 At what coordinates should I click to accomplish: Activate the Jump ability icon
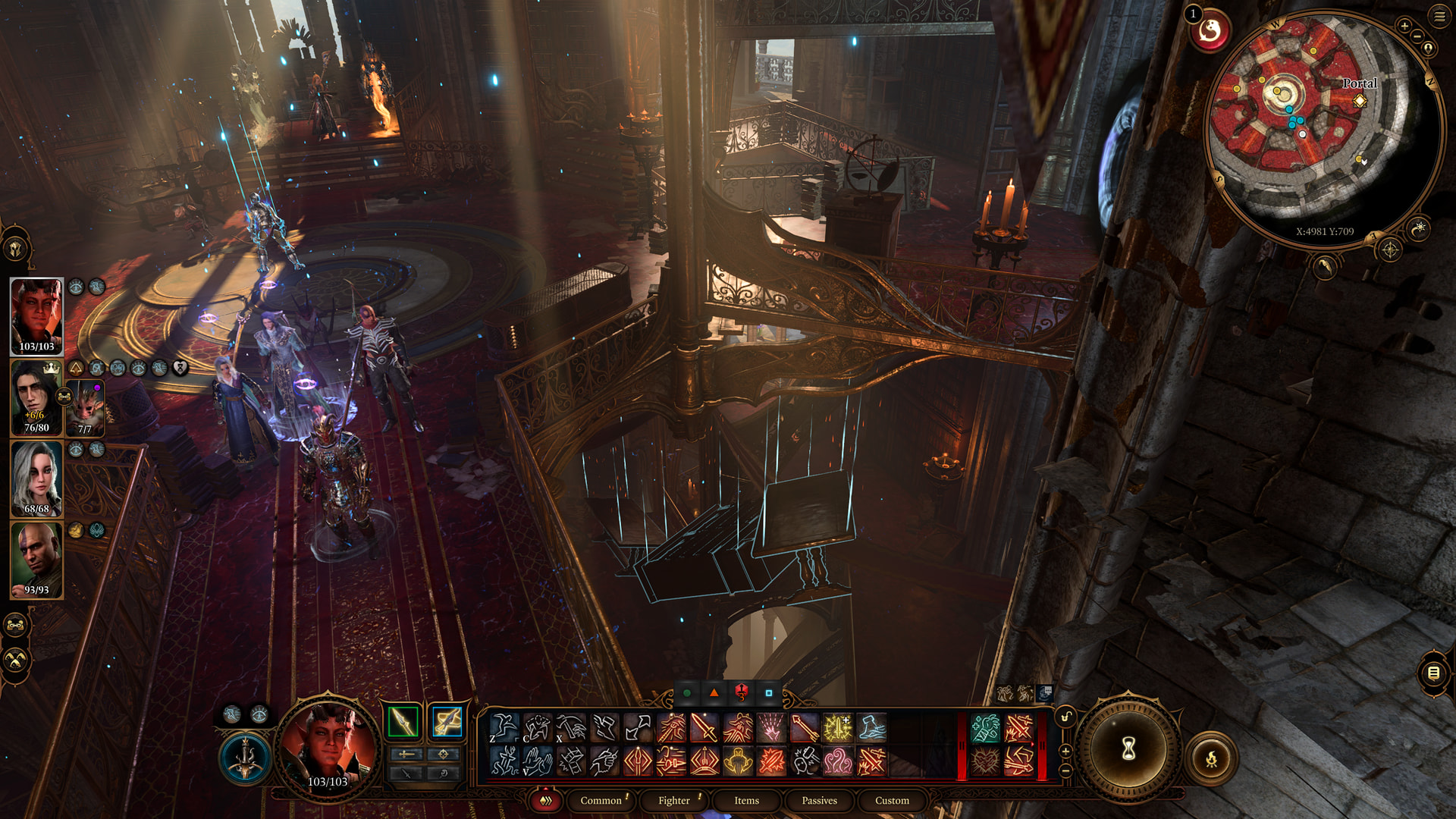[x=504, y=728]
